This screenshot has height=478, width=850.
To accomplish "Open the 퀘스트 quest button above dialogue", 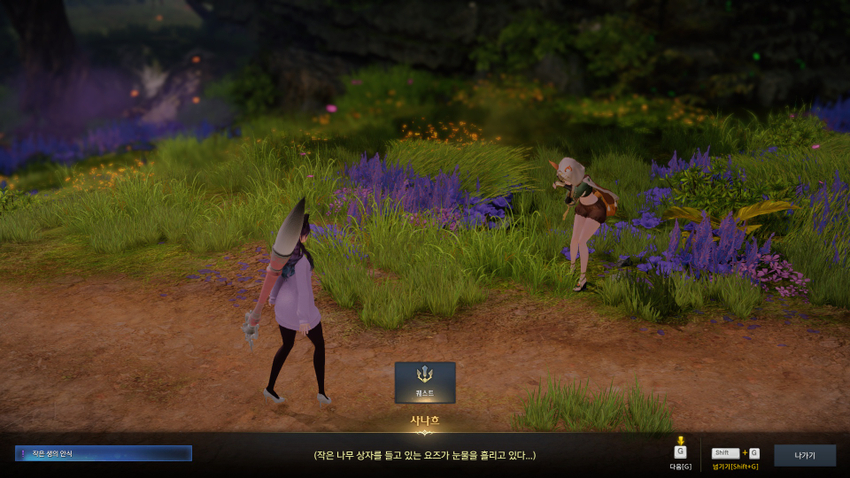I will (x=425, y=382).
